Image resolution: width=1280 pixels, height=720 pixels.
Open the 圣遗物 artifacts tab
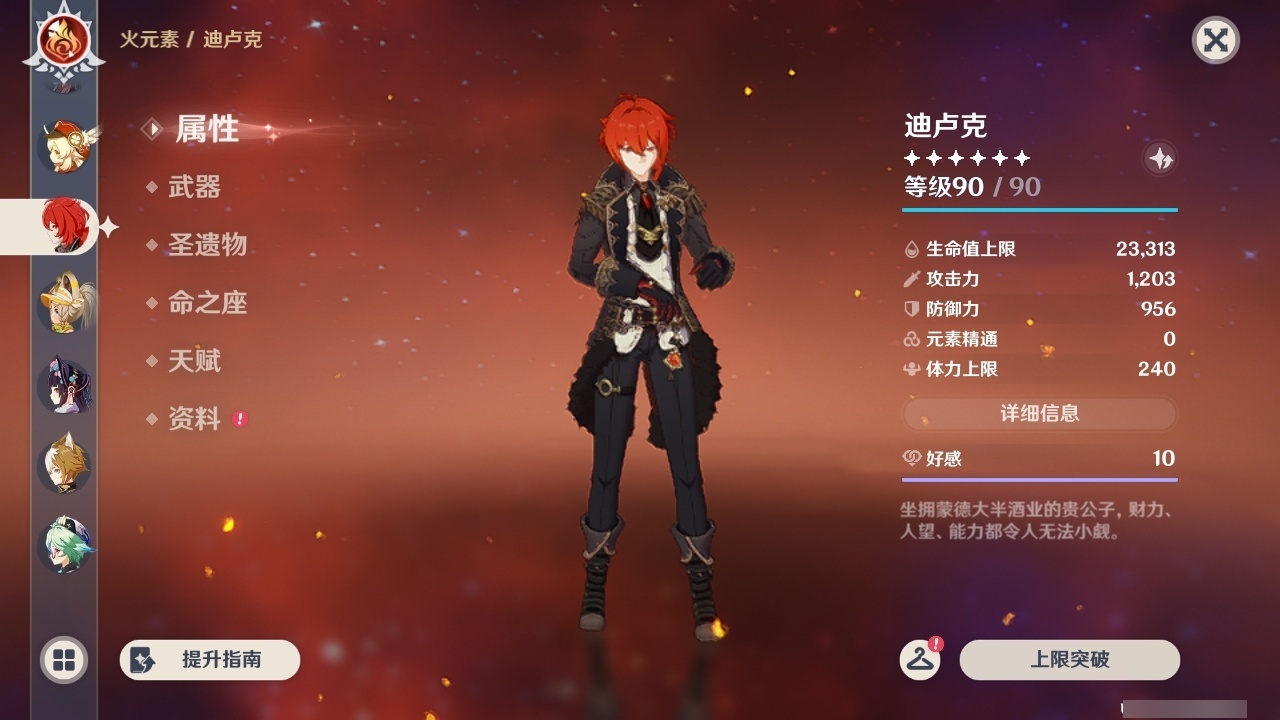(206, 245)
